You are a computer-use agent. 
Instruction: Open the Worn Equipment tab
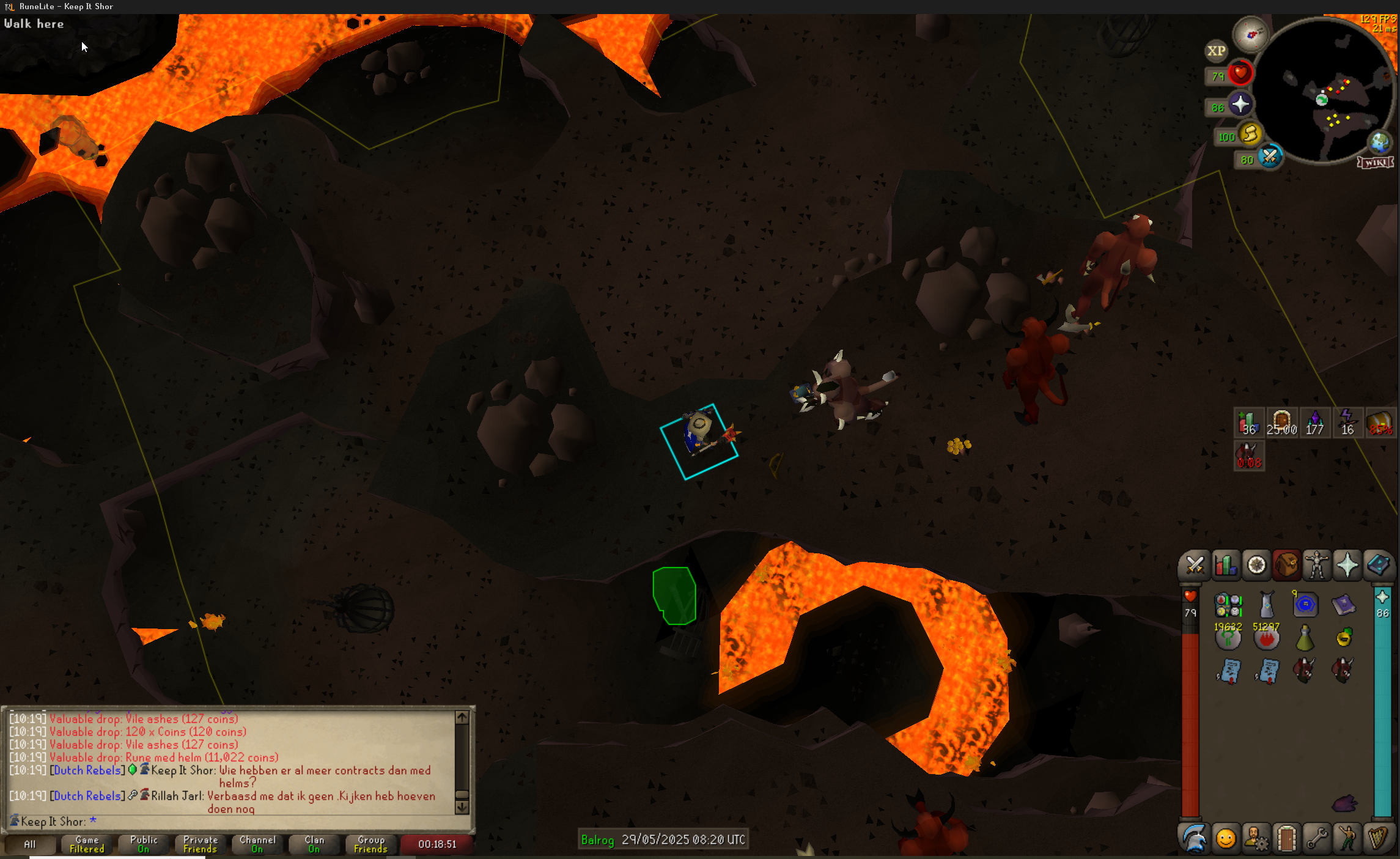[x=1317, y=565]
